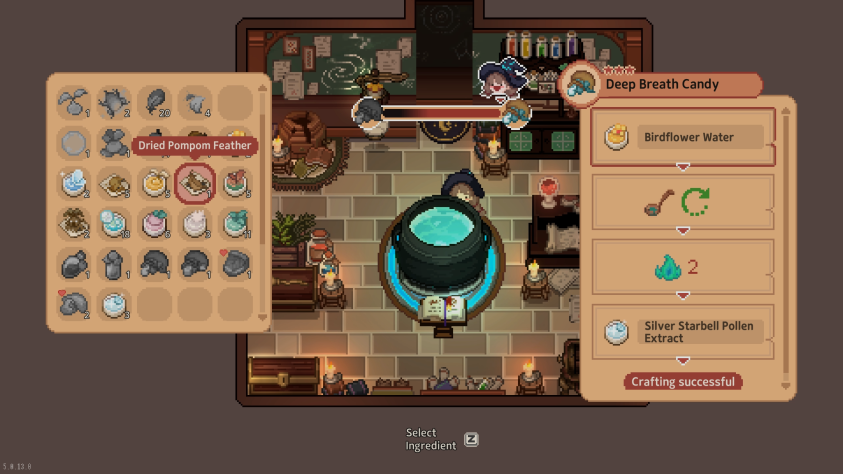Choose the Birdflower Water recipe step
Viewport: 843px width, 474px height.
pos(683,137)
